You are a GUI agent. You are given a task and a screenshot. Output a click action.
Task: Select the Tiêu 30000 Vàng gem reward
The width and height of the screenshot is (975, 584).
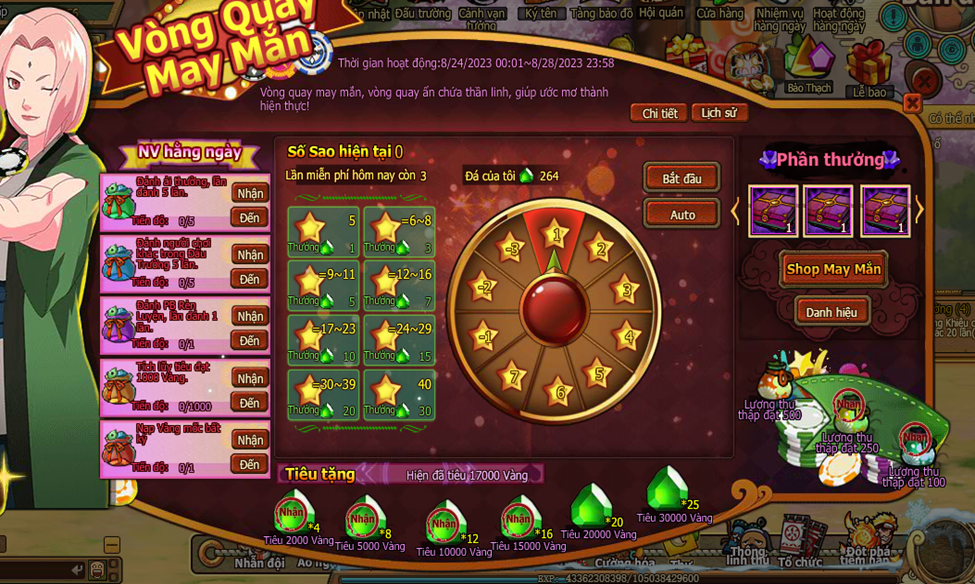[665, 490]
